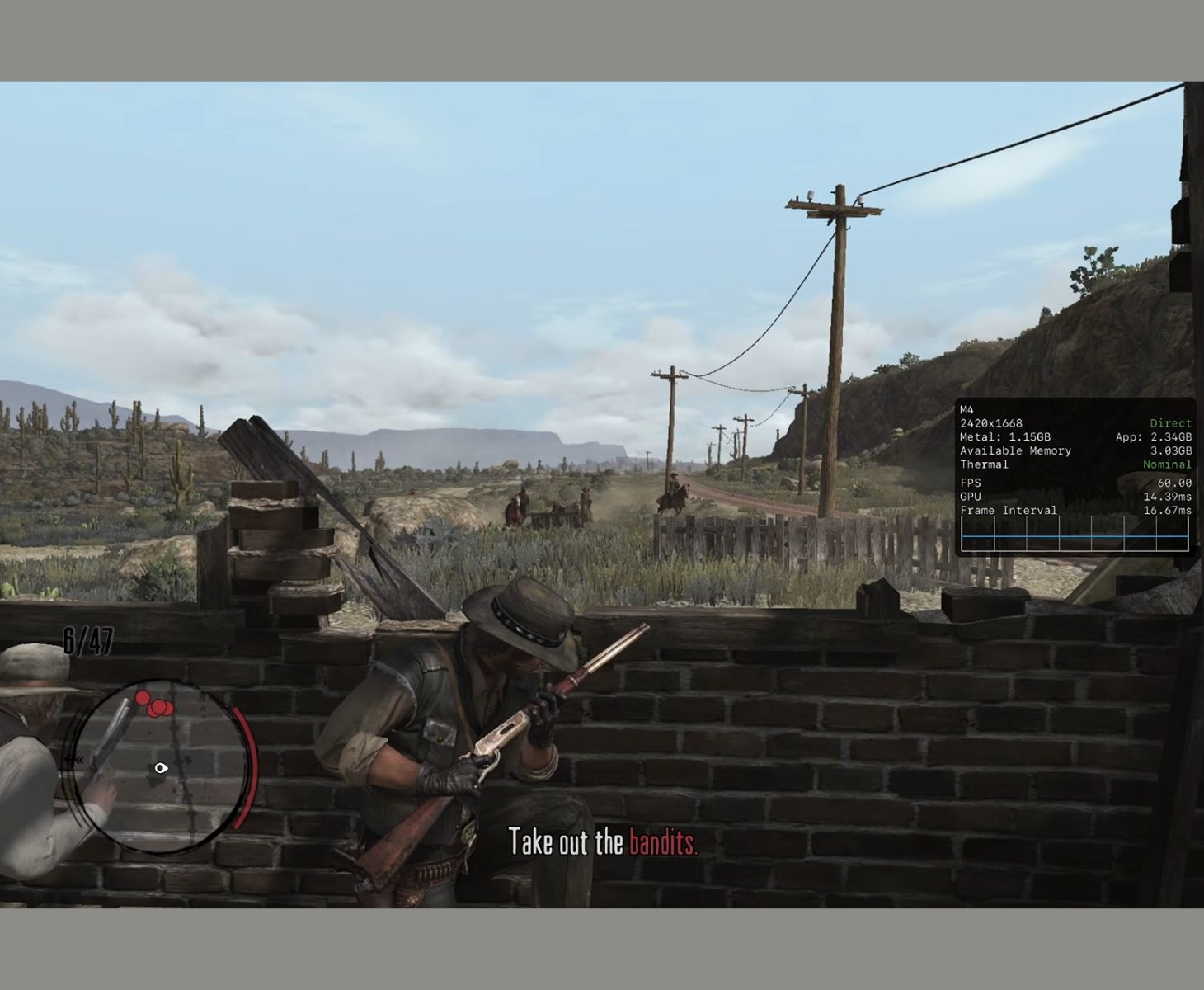1204x990 pixels.
Task: Select the red bandit cluster on the minimap
Action: (x=155, y=705)
